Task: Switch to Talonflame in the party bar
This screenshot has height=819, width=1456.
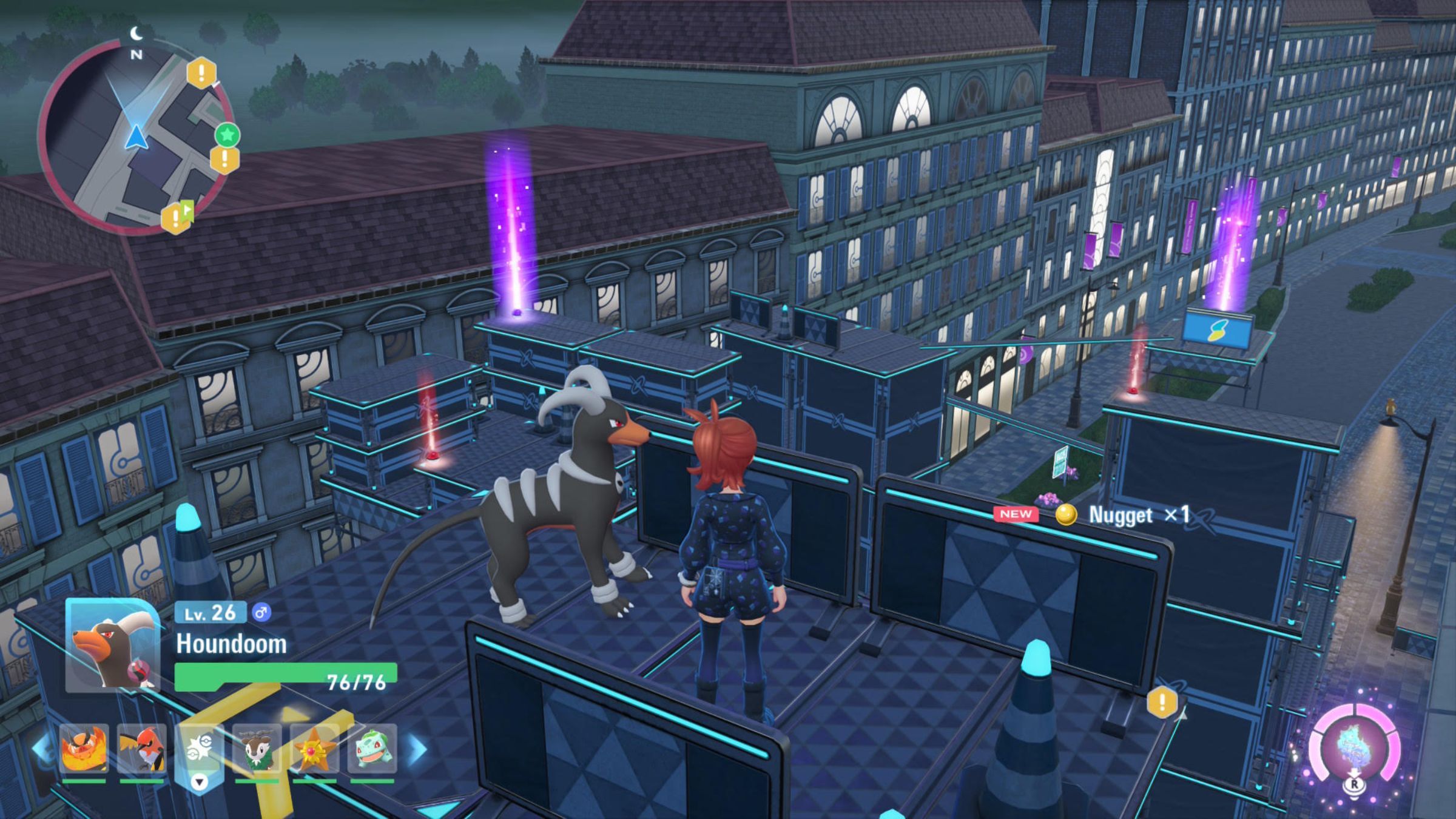Action: [141, 749]
